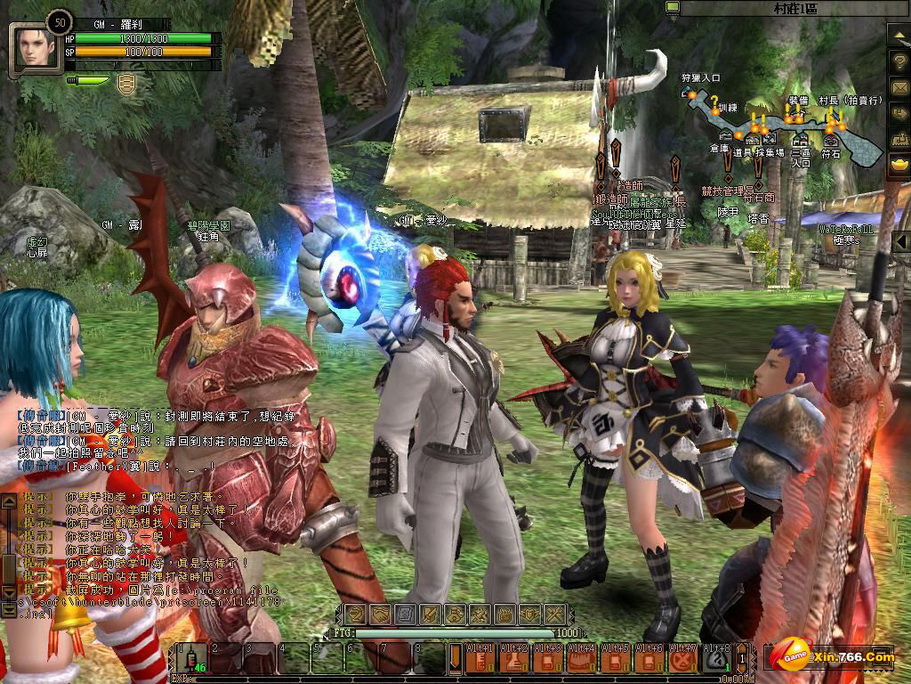Image resolution: width=911 pixels, height=684 pixels.
Task: Collapse the side menu with the up arrow
Action: [898, 34]
